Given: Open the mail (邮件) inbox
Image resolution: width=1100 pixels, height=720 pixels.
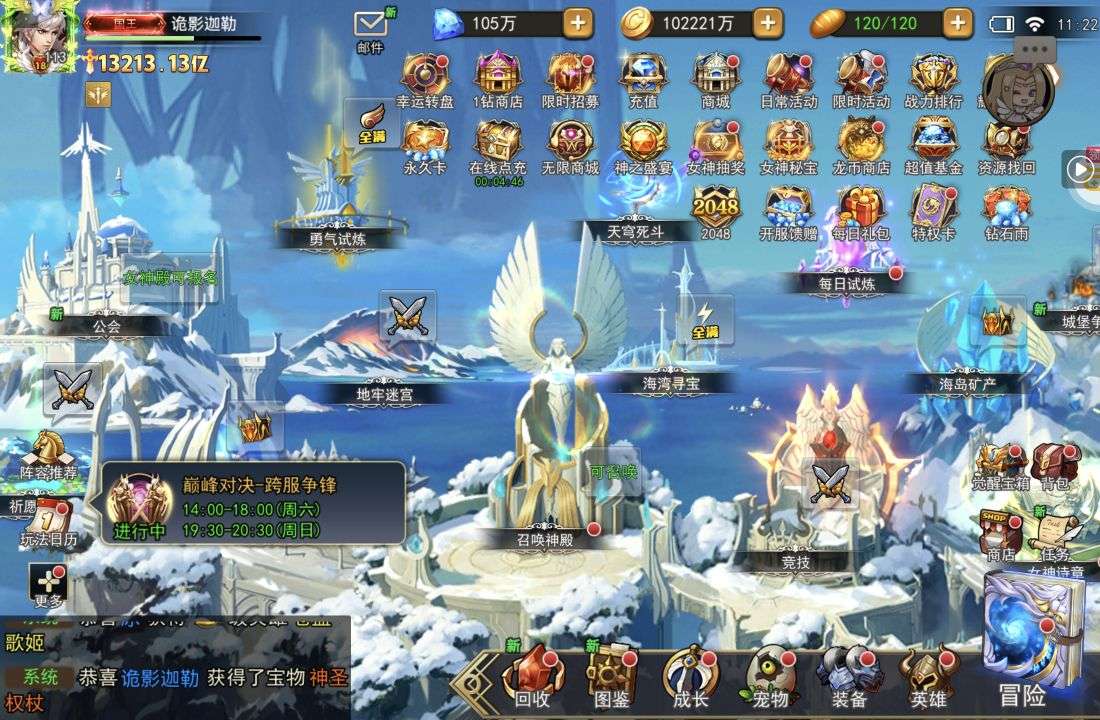Looking at the screenshot, I should click(370, 28).
